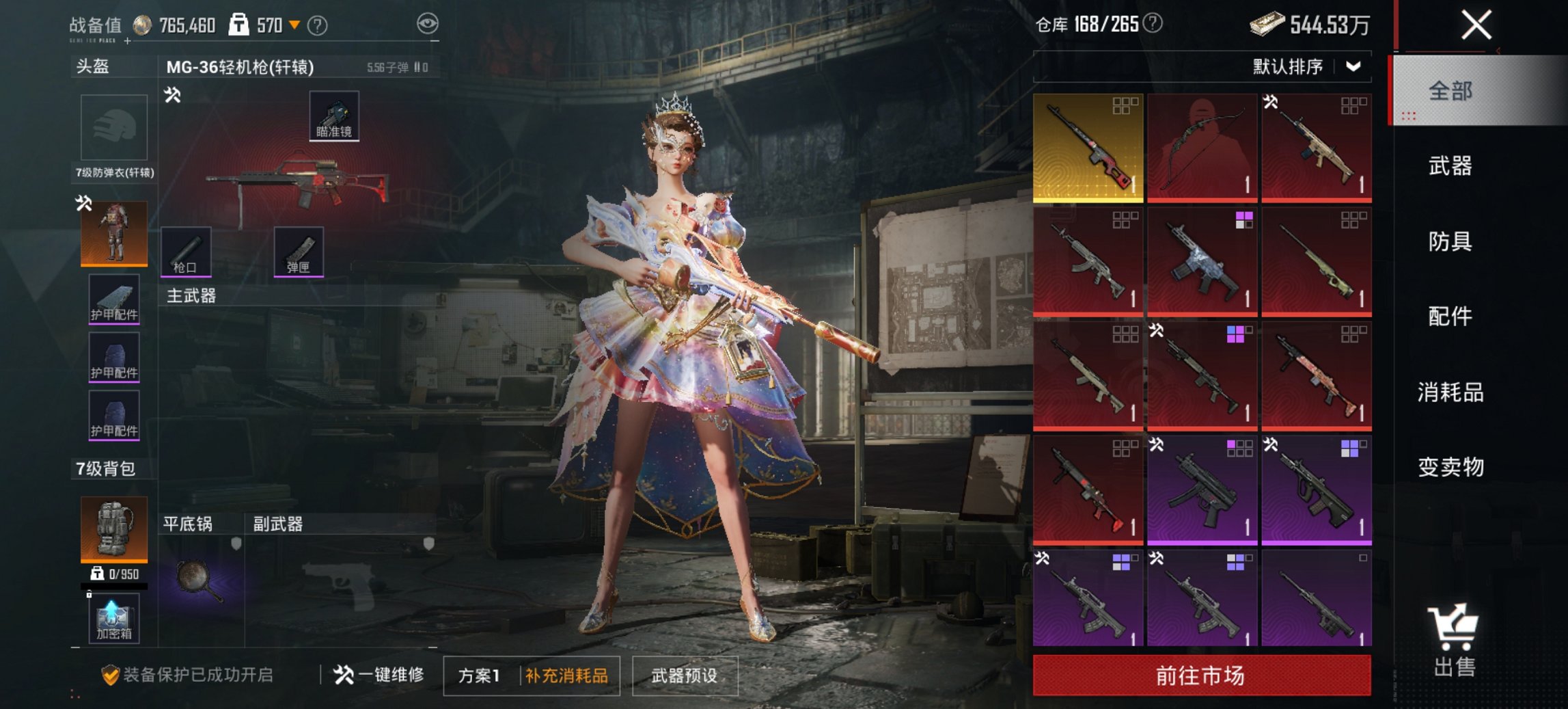Close the loadout screen with the X
Viewport: 1568px width, 709px height.
1476,26
